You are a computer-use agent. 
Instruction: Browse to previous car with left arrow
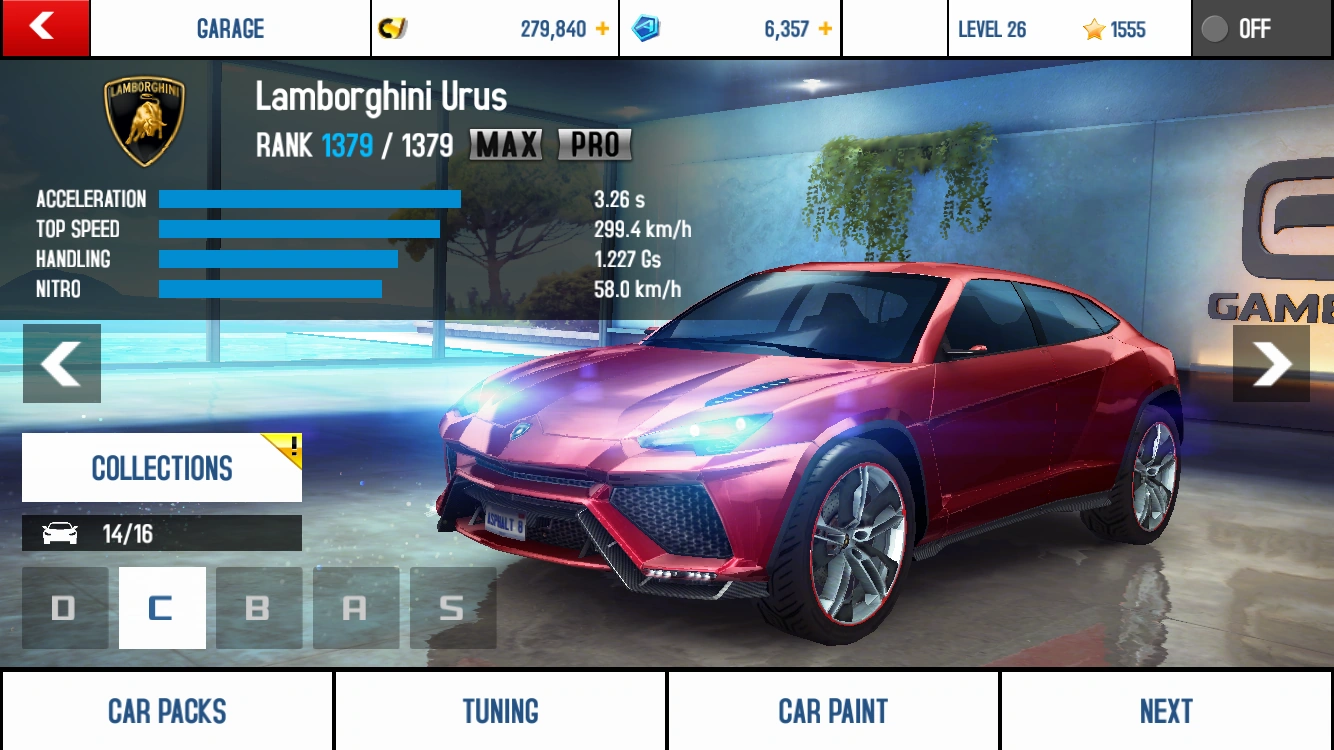point(61,363)
